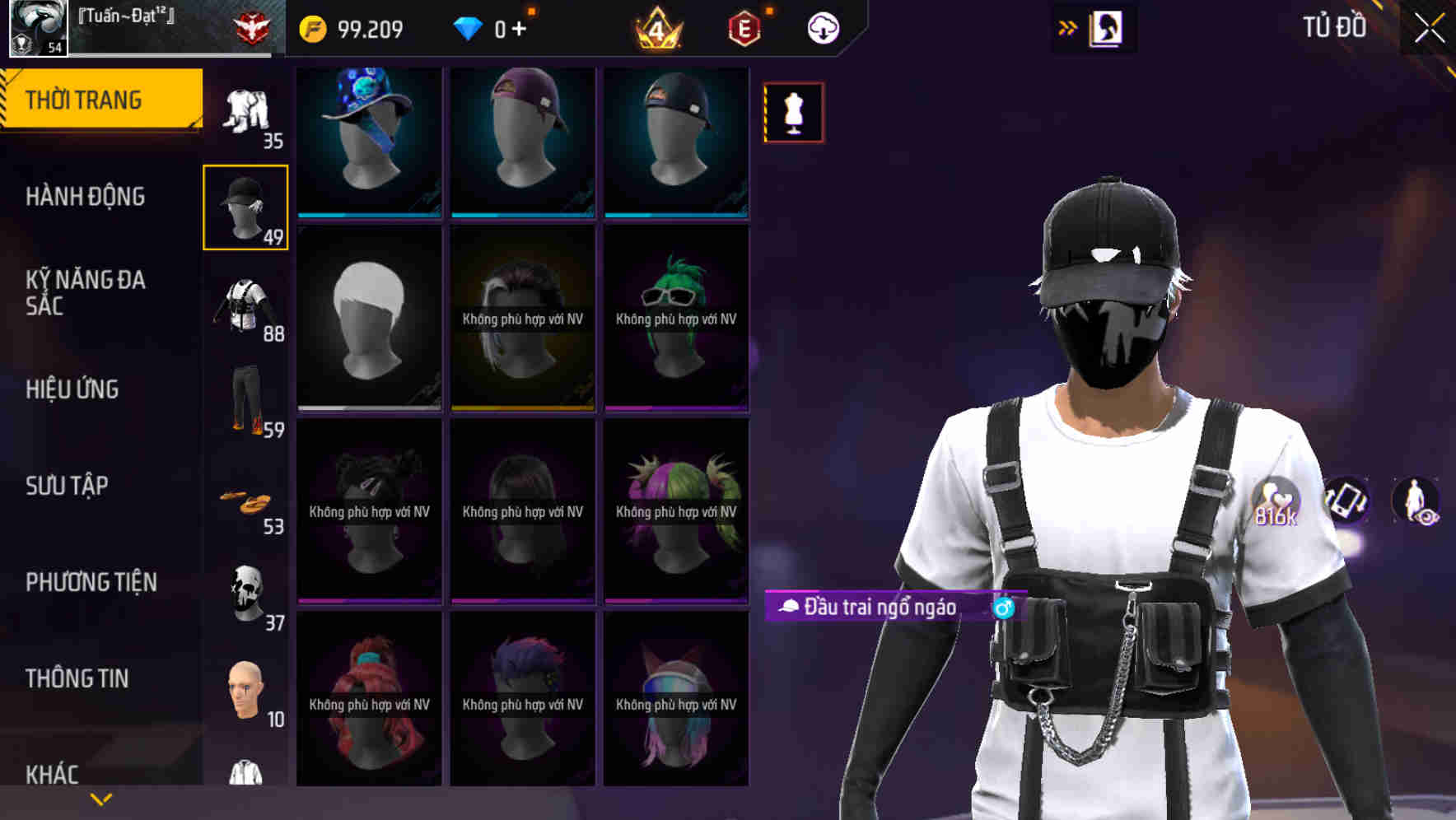Viewport: 1456px width, 820px height.
Task: Click the mannequin outfit preset icon
Action: (x=793, y=113)
